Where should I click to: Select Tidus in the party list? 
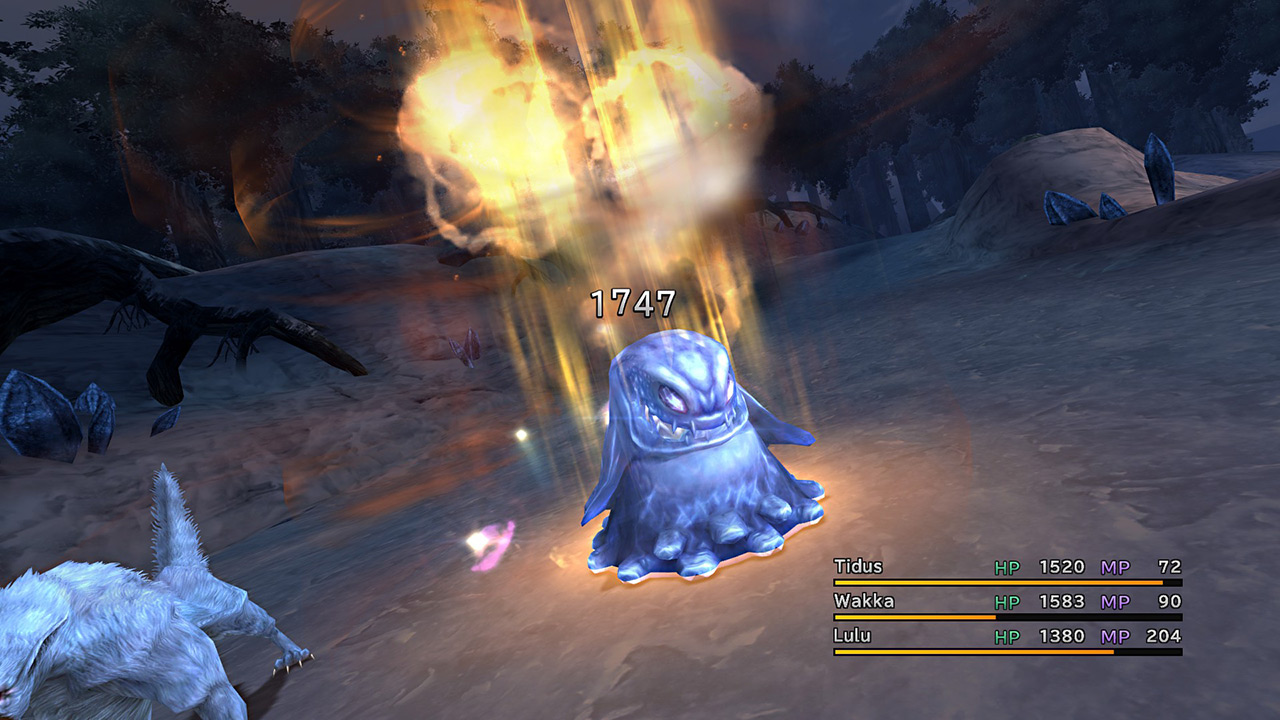click(859, 567)
